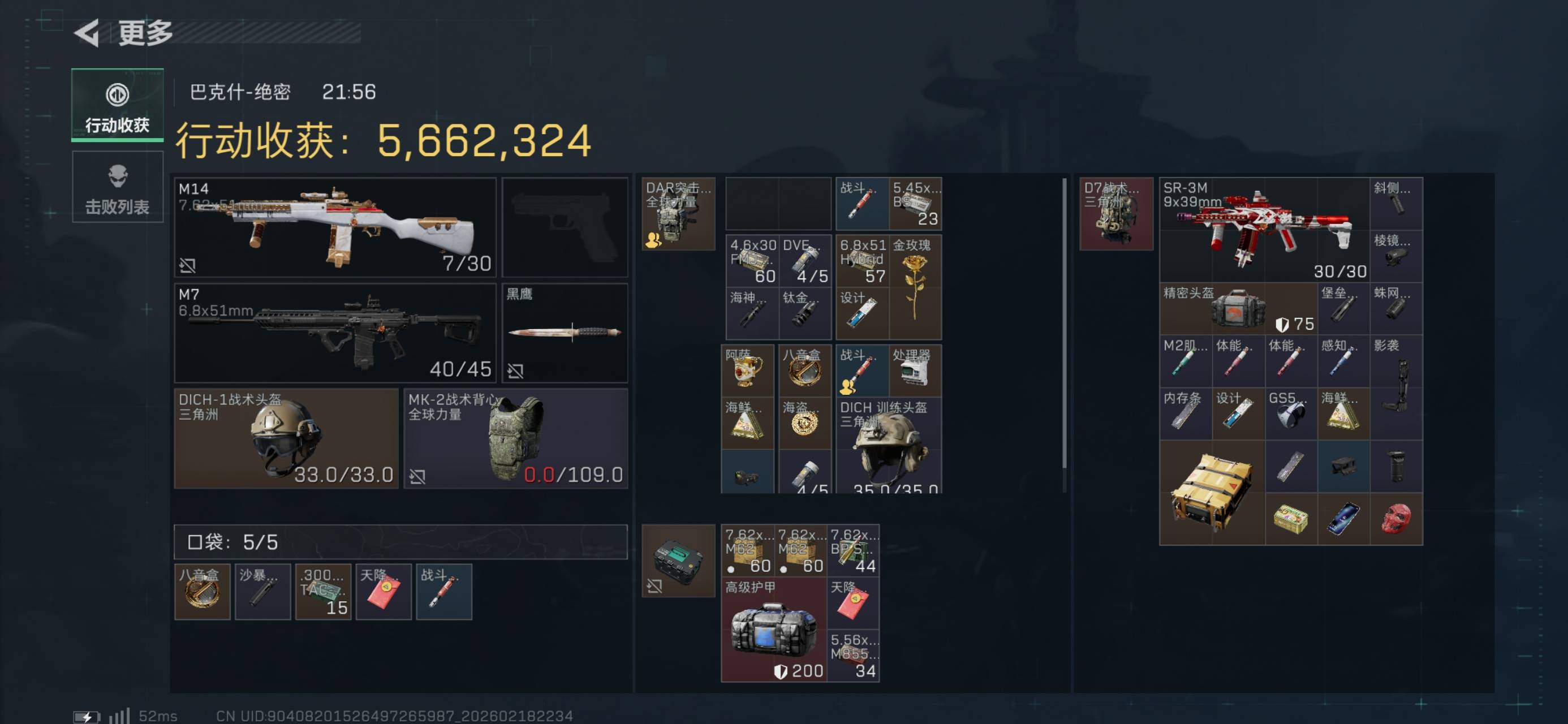The height and width of the screenshot is (724, 1568).
Task: Switch to the 击败列表 tab
Action: pyautogui.click(x=118, y=188)
